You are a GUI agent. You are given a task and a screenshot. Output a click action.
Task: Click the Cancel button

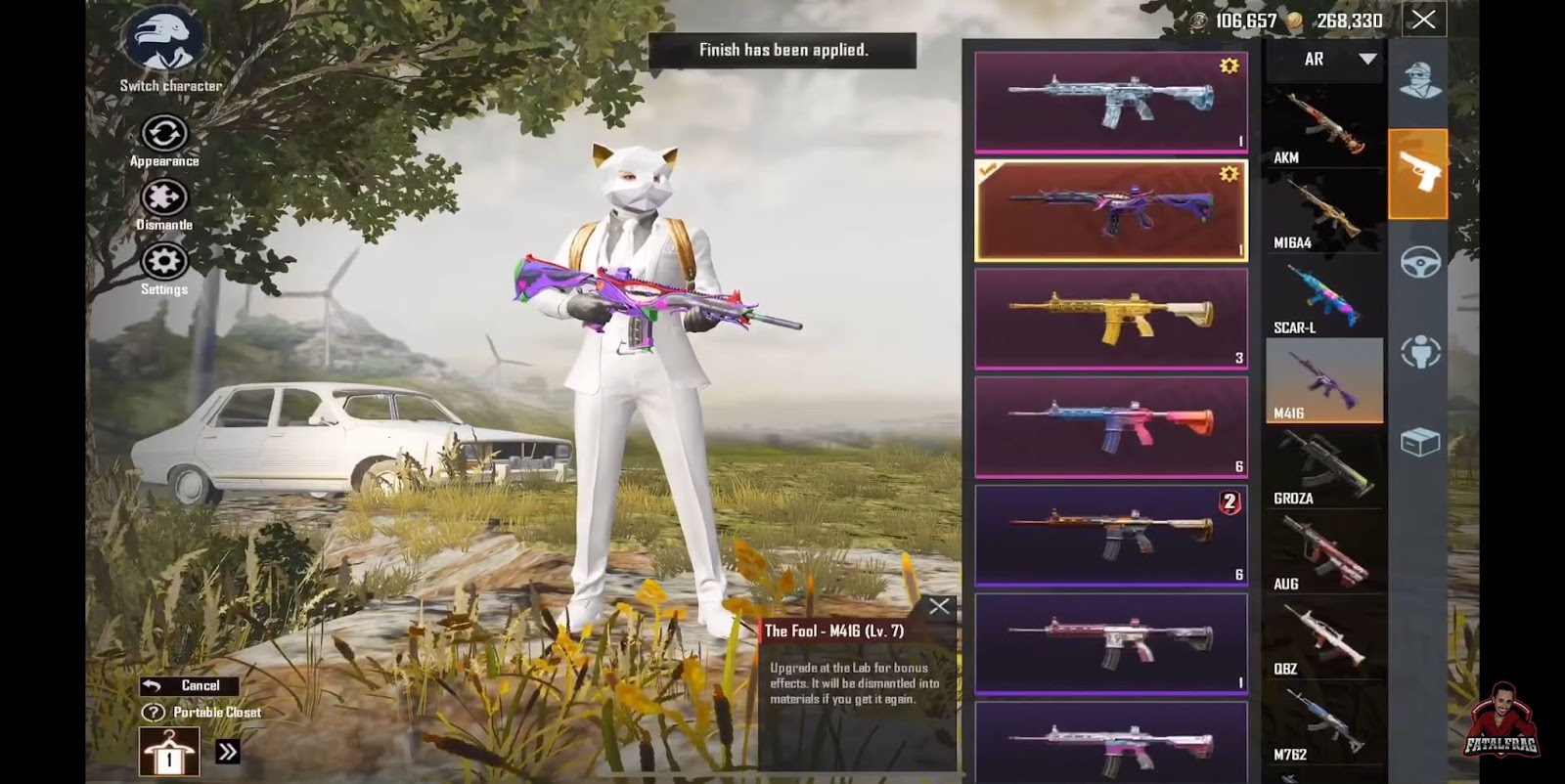click(x=190, y=686)
